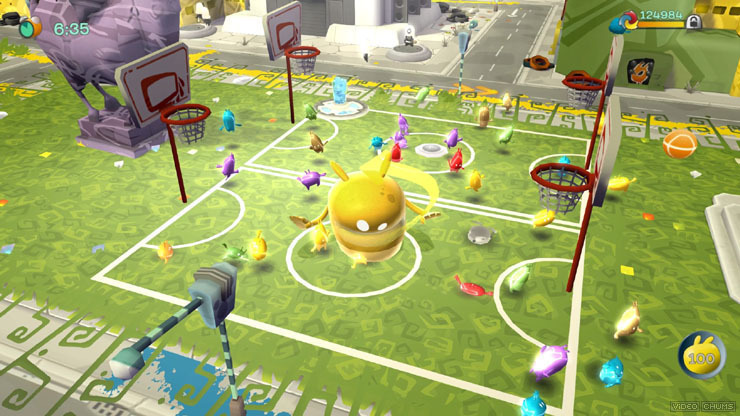Click the yellow blob paint points badge
The height and width of the screenshot is (416, 740).
click(701, 354)
